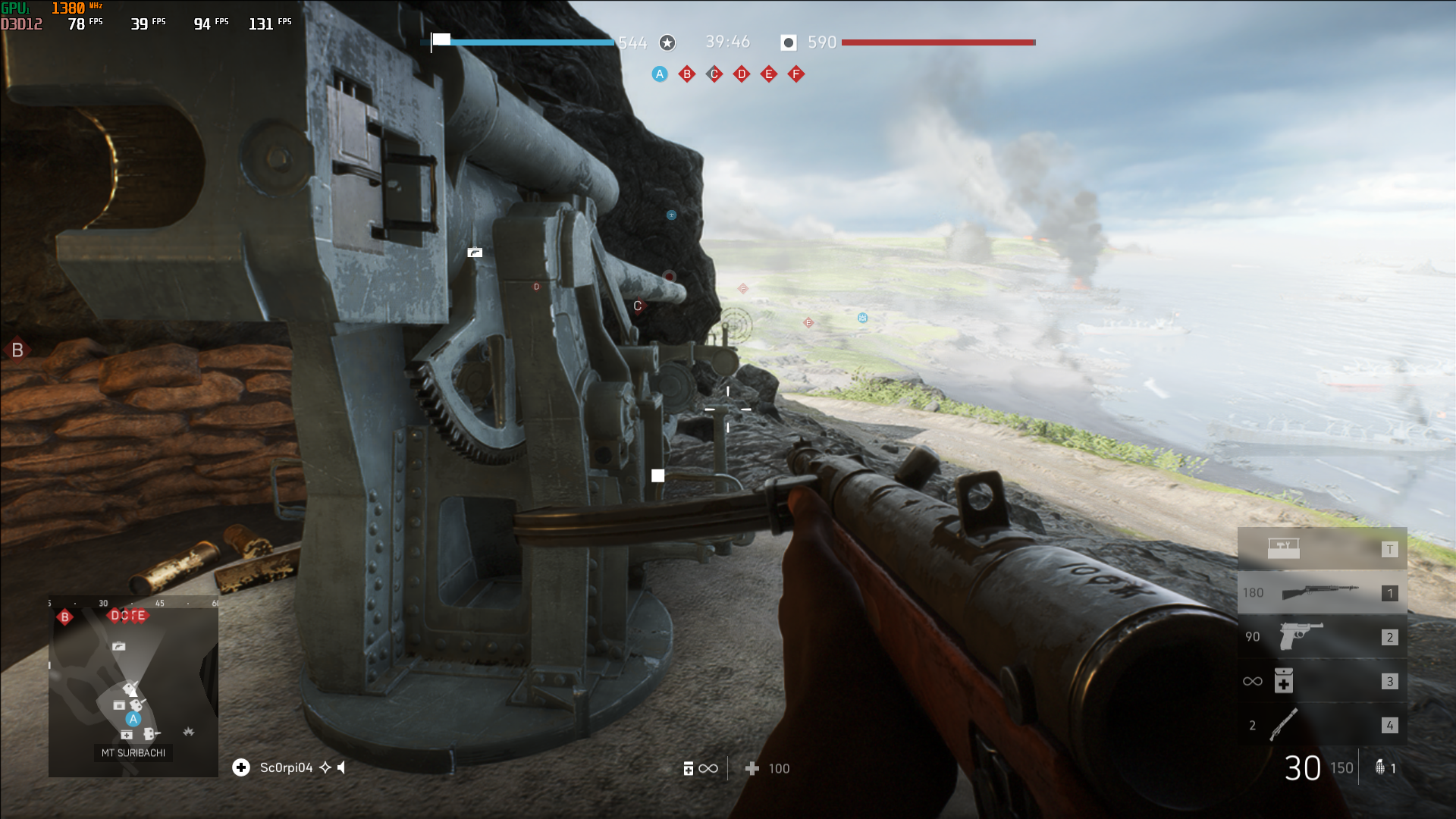1456x819 pixels.
Task: Select the grenade icon beside the ammo count
Action: pos(1380,767)
